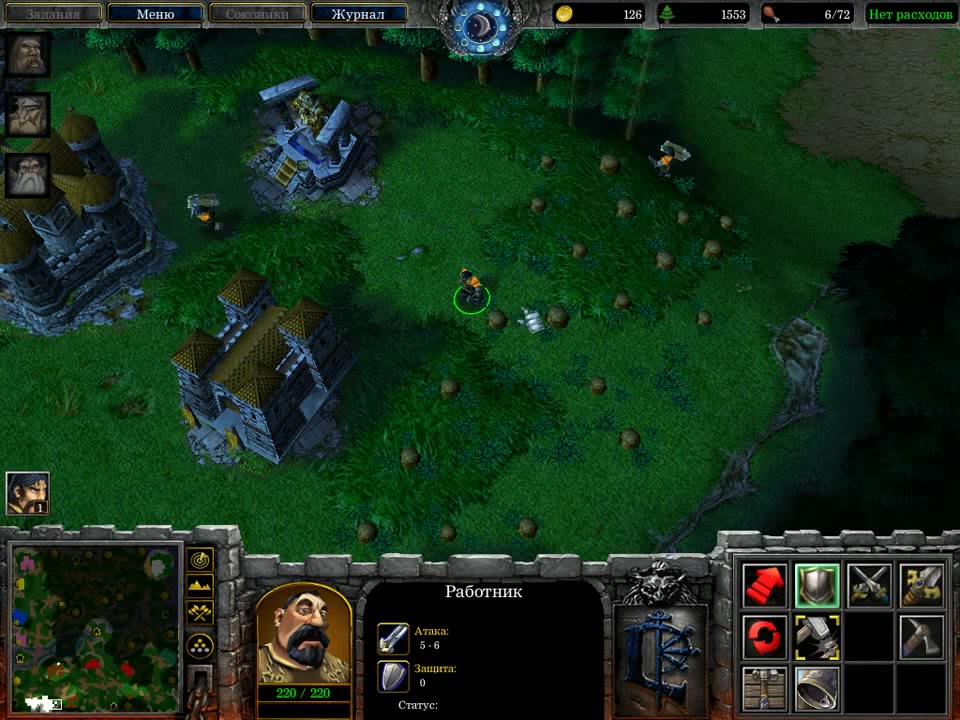Click the Работник unit portrait
Screen dimensions: 960x720
[304, 634]
